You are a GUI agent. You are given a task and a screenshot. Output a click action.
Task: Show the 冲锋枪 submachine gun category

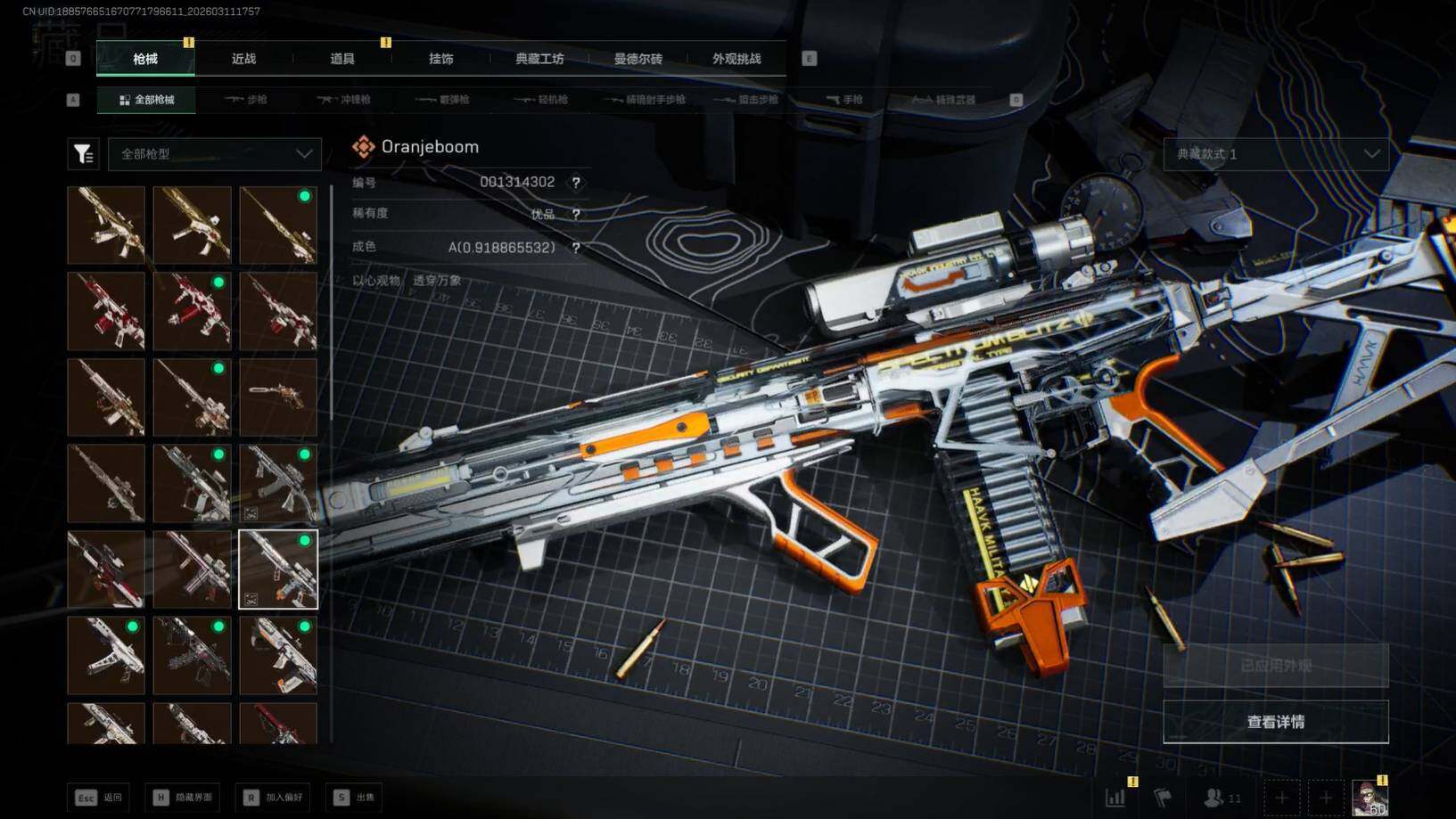click(x=344, y=100)
